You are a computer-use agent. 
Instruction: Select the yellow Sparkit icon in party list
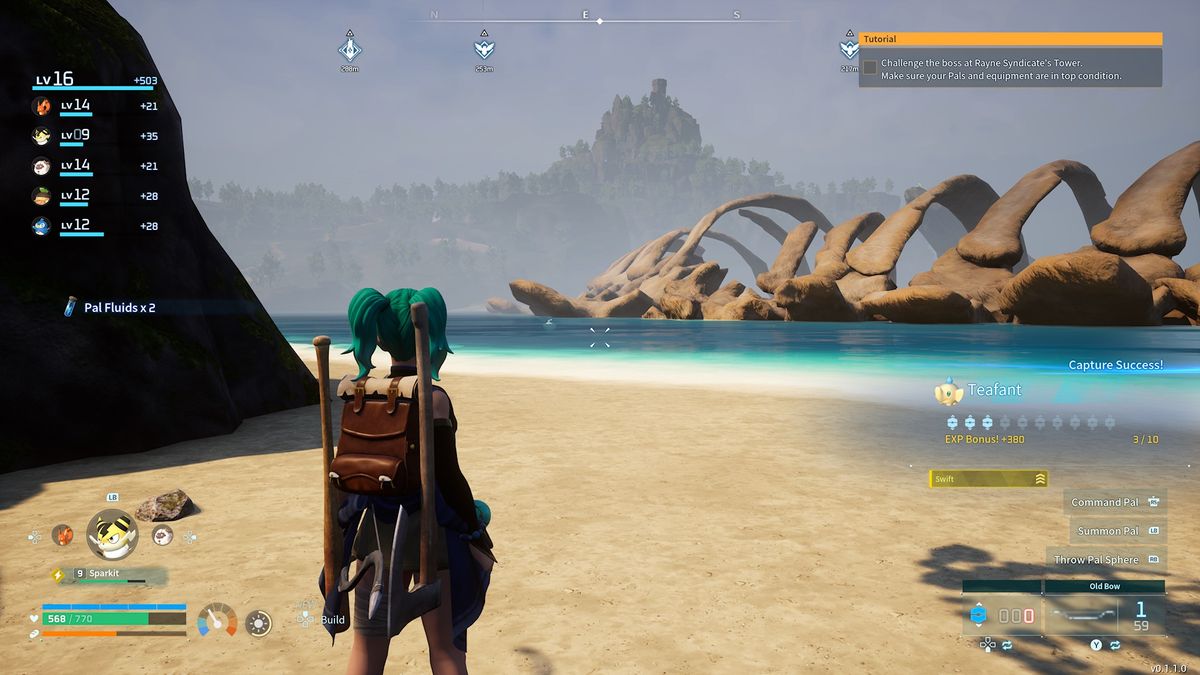click(41, 136)
